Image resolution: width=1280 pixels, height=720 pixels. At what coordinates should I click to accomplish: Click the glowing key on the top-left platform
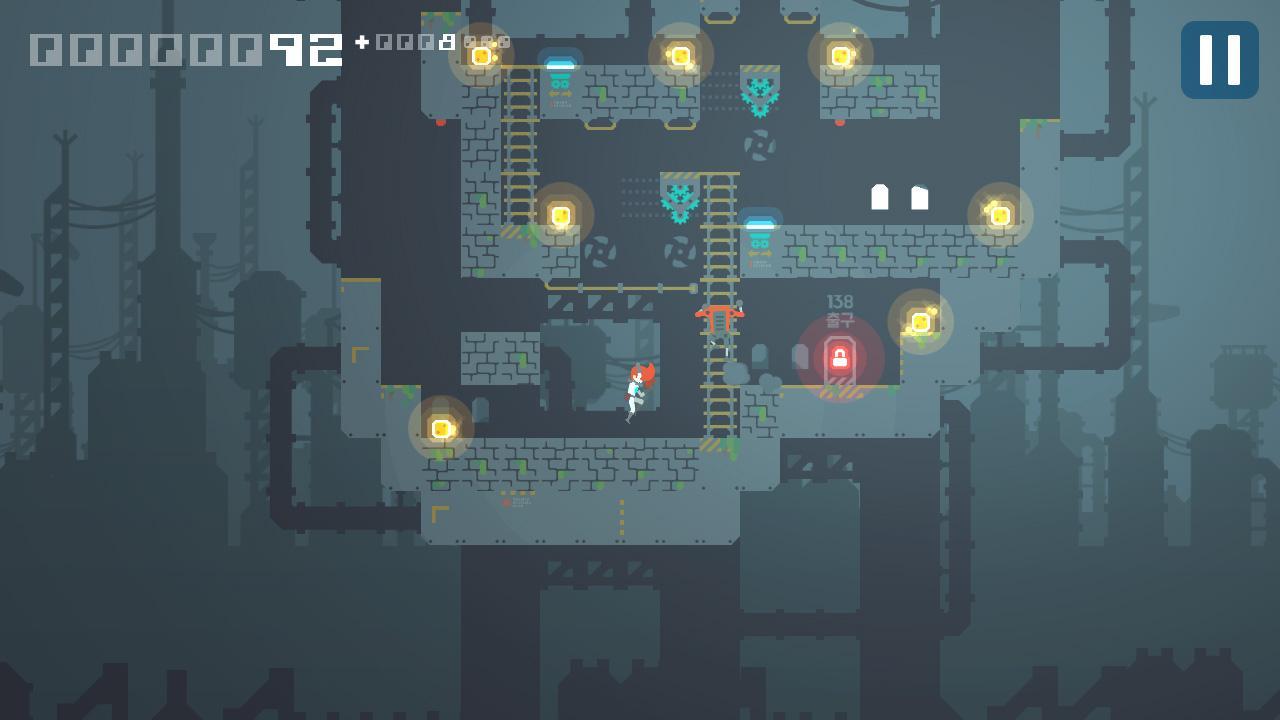coord(483,57)
